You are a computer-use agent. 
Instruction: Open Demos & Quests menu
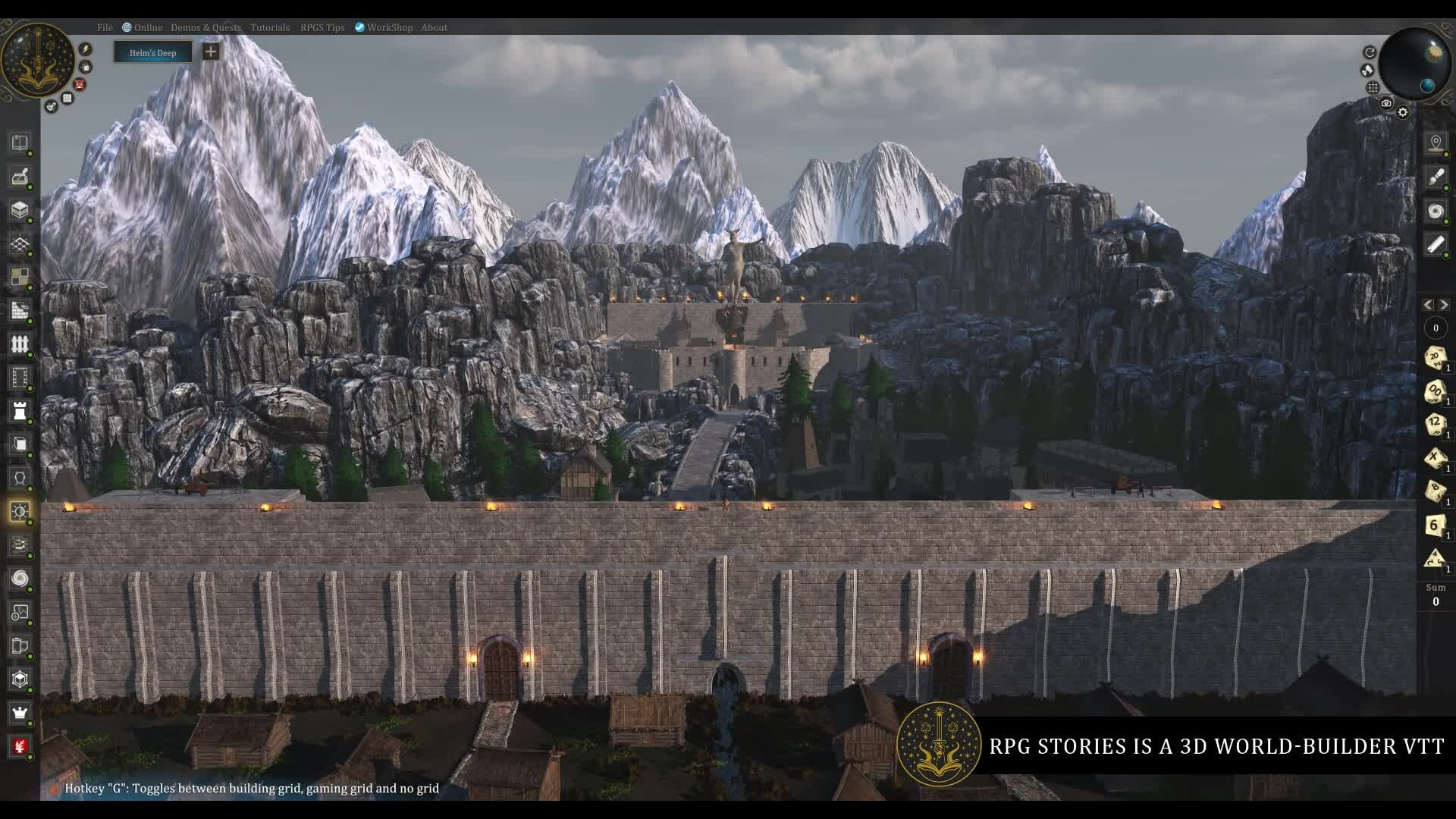pos(206,27)
